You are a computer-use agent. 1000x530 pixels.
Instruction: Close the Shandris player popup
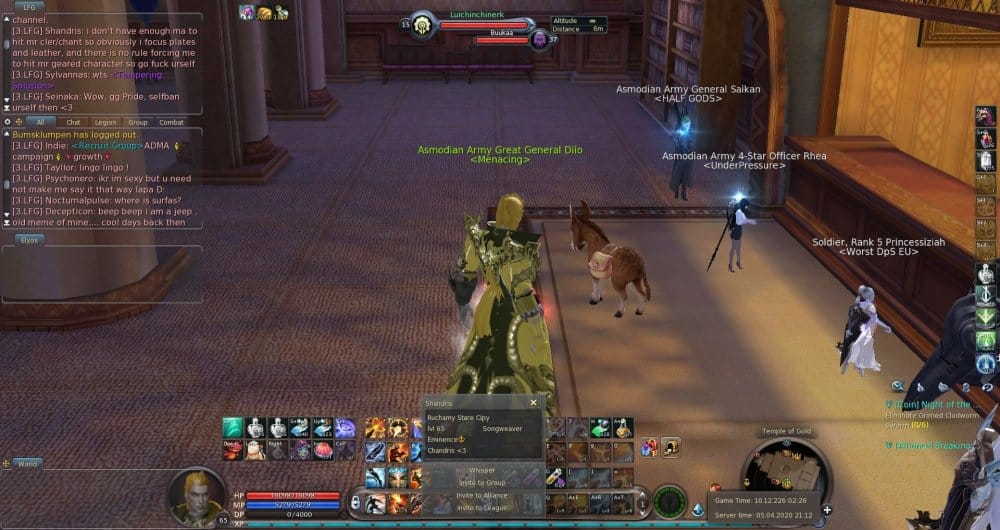533,402
